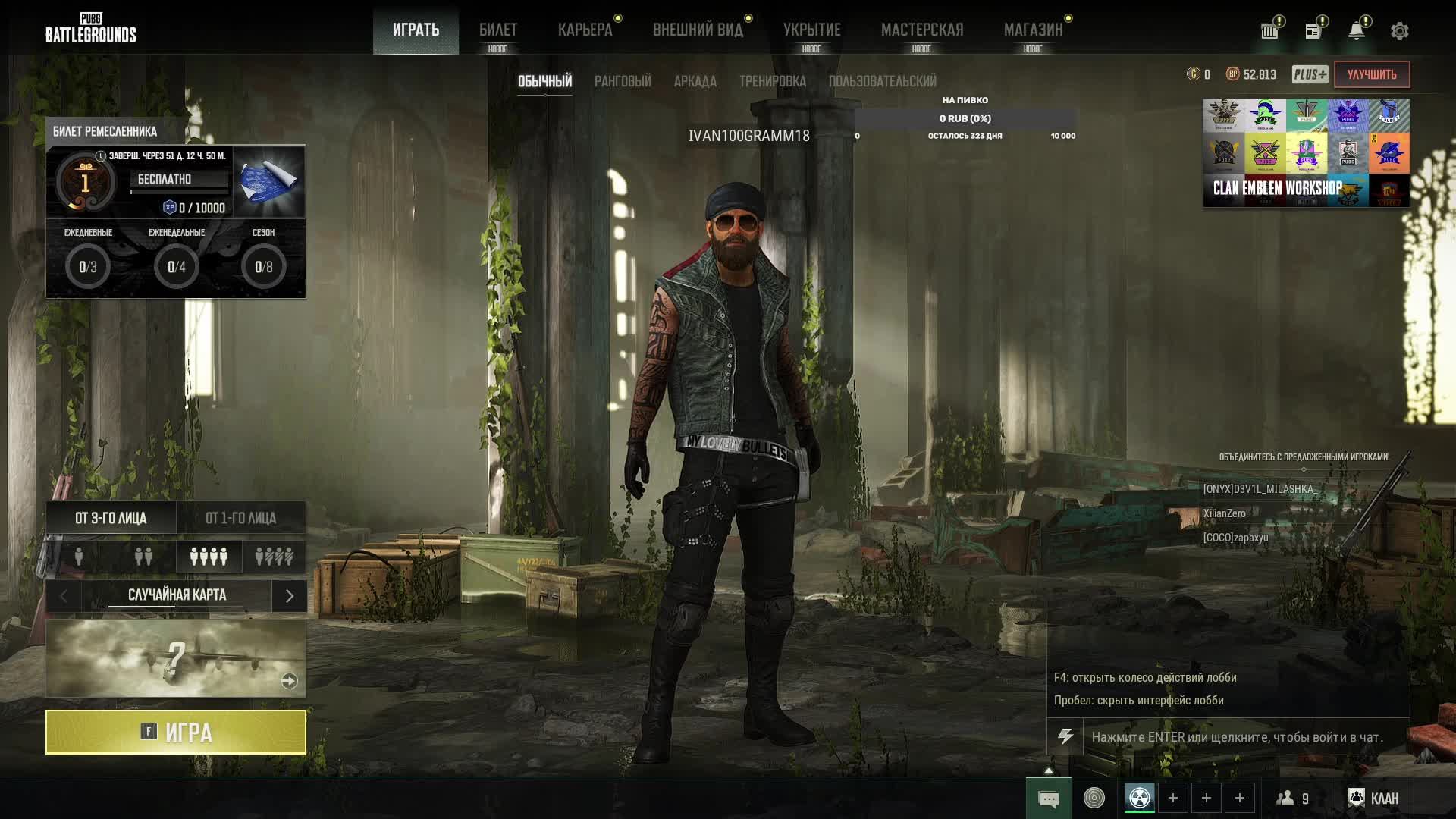Switch to АРКАДА mode
1456x819 pixels.
coord(695,81)
